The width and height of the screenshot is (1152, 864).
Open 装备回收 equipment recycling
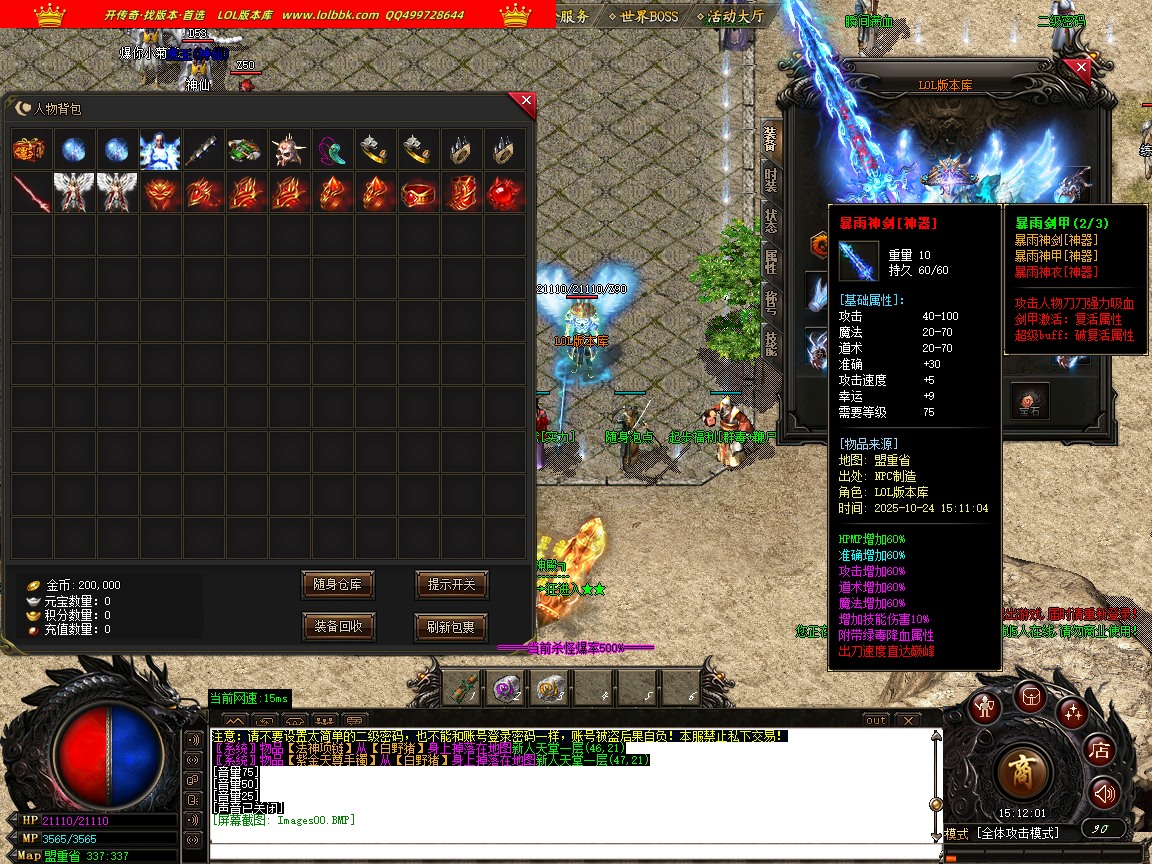338,627
